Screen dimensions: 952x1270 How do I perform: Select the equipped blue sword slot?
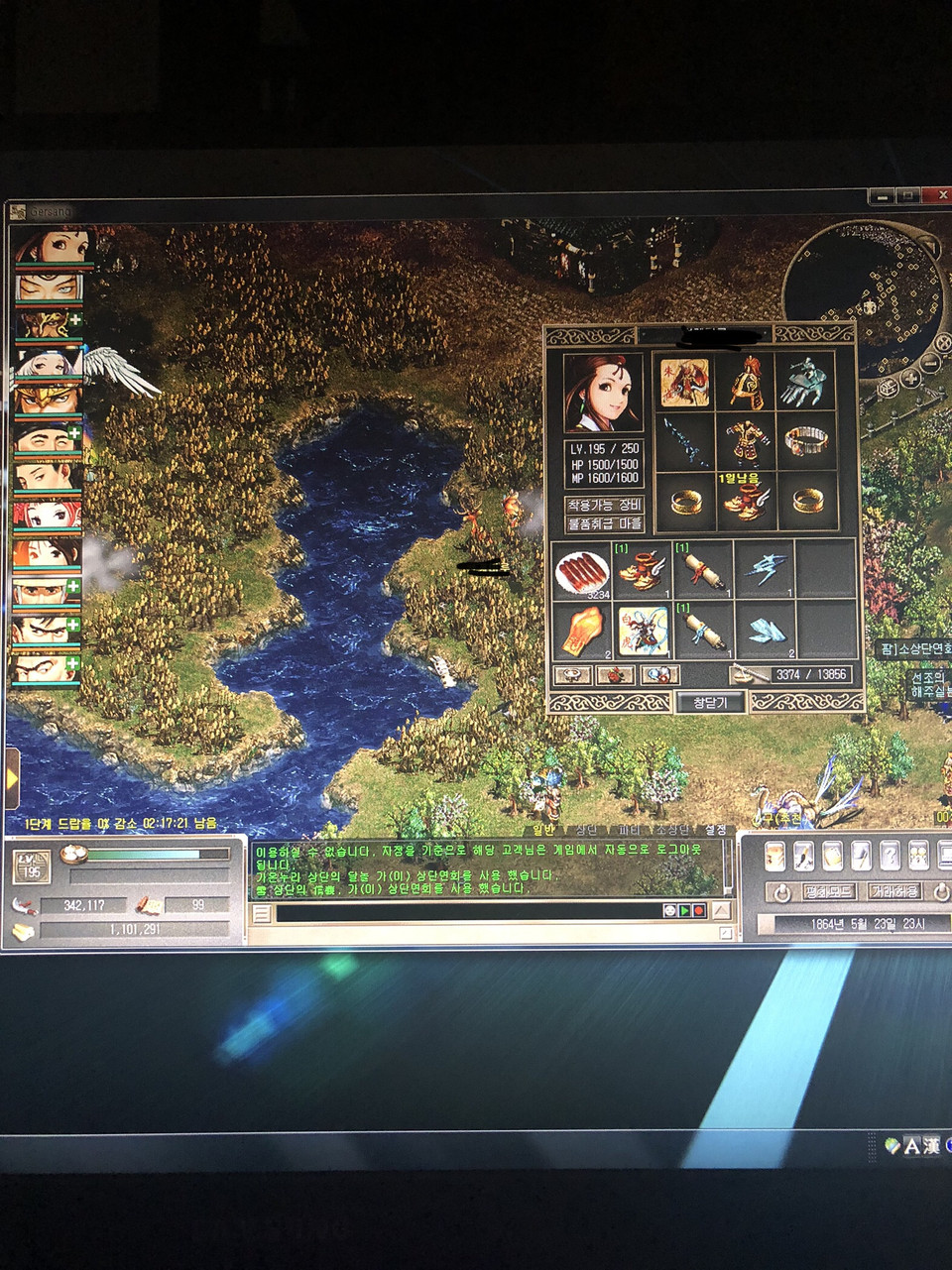click(x=686, y=441)
